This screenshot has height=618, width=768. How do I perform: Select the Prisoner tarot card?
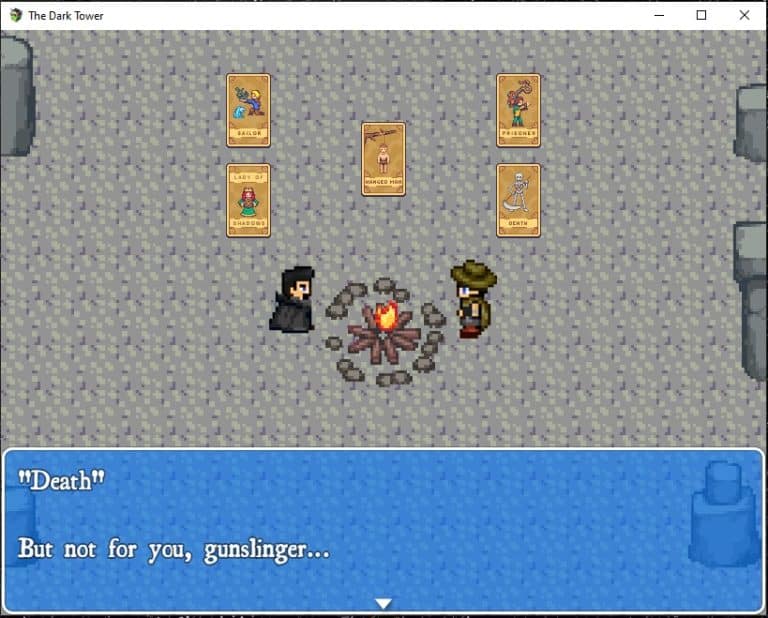click(x=518, y=110)
